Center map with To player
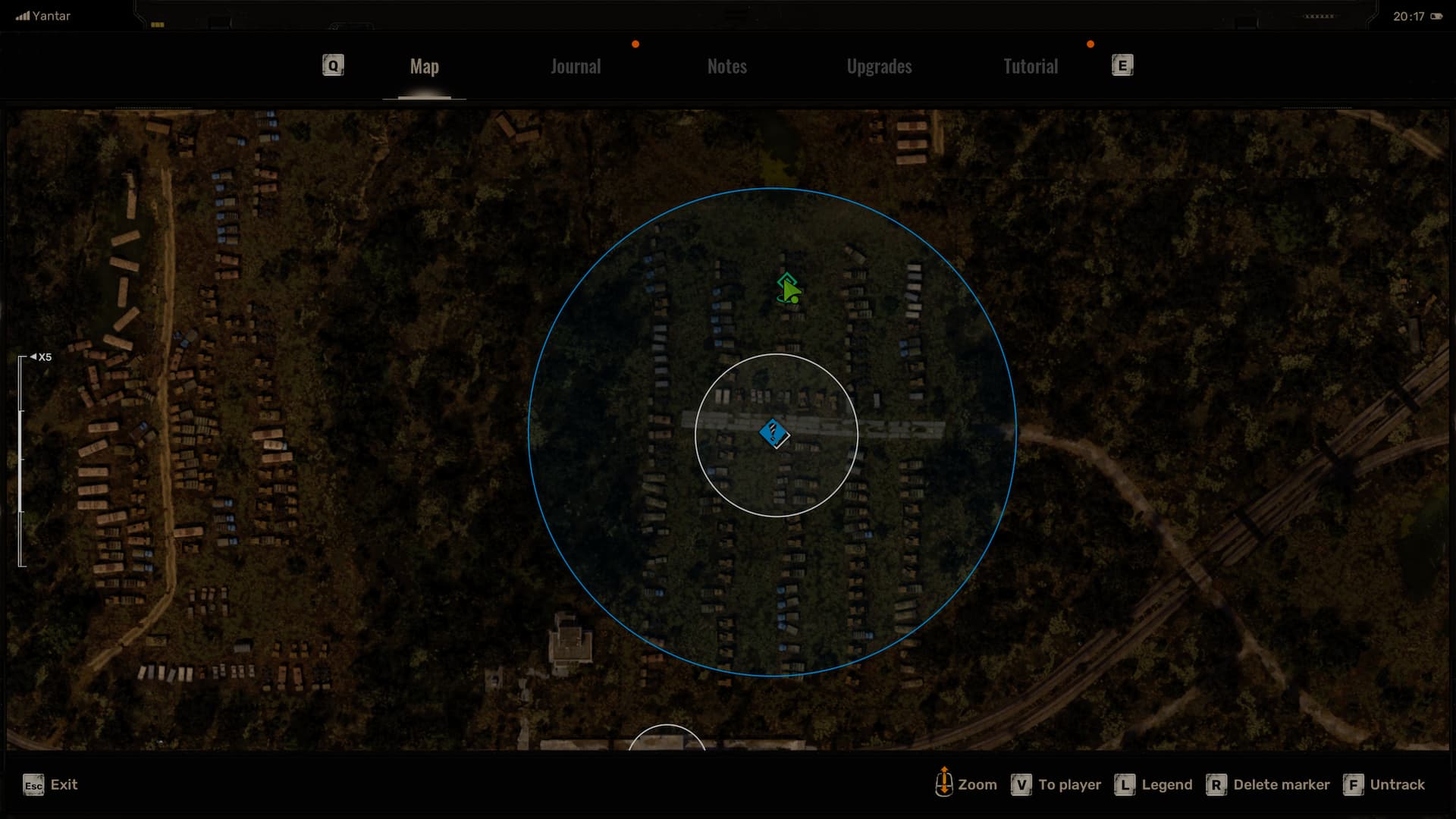Image resolution: width=1456 pixels, height=819 pixels. (x=1056, y=785)
